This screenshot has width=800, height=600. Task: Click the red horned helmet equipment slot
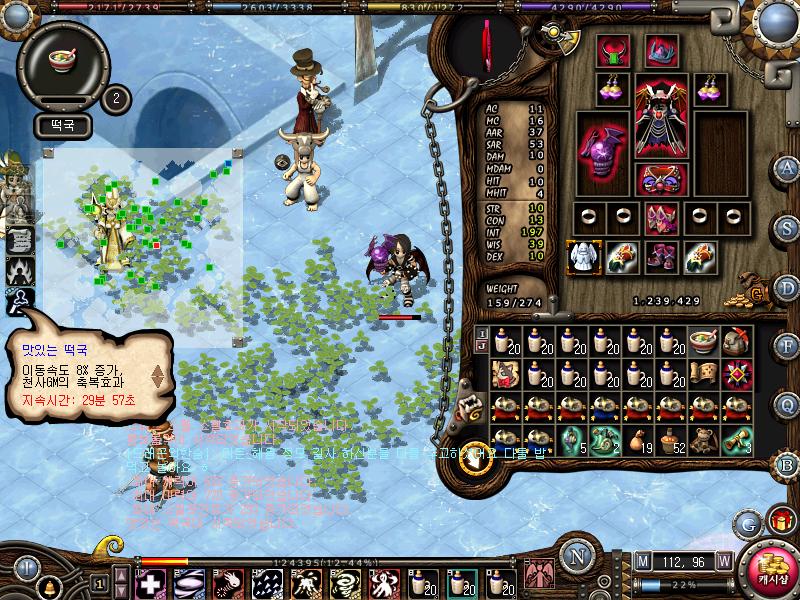click(613, 50)
